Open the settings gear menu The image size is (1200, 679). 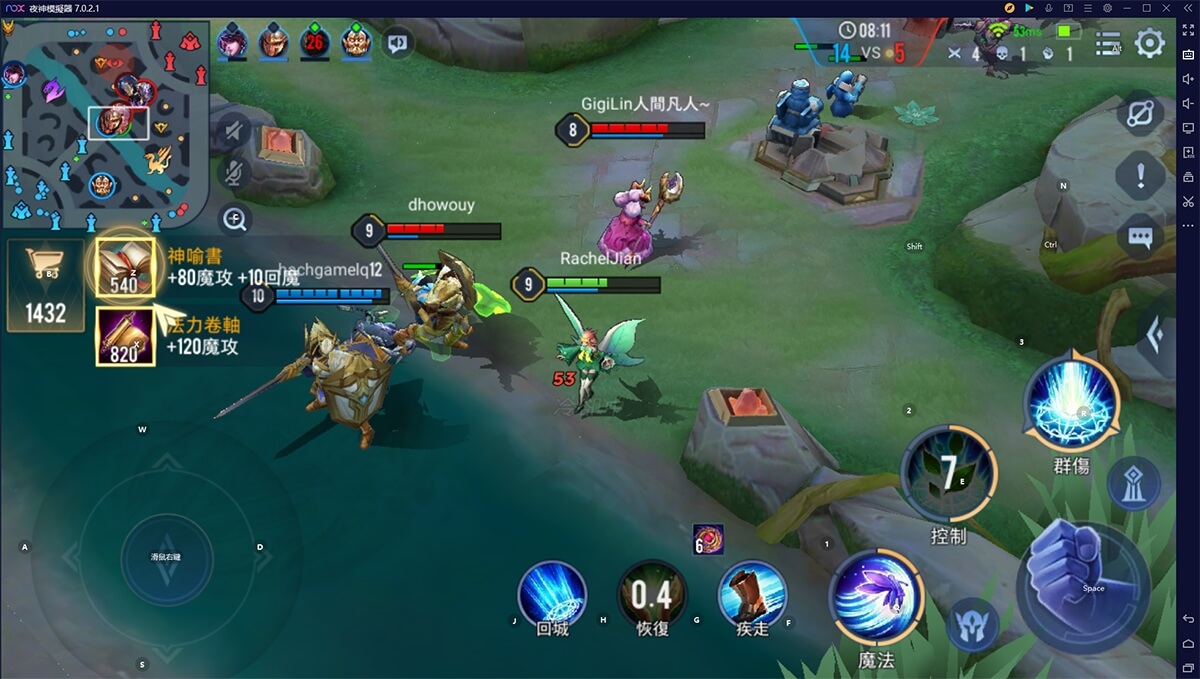1150,43
